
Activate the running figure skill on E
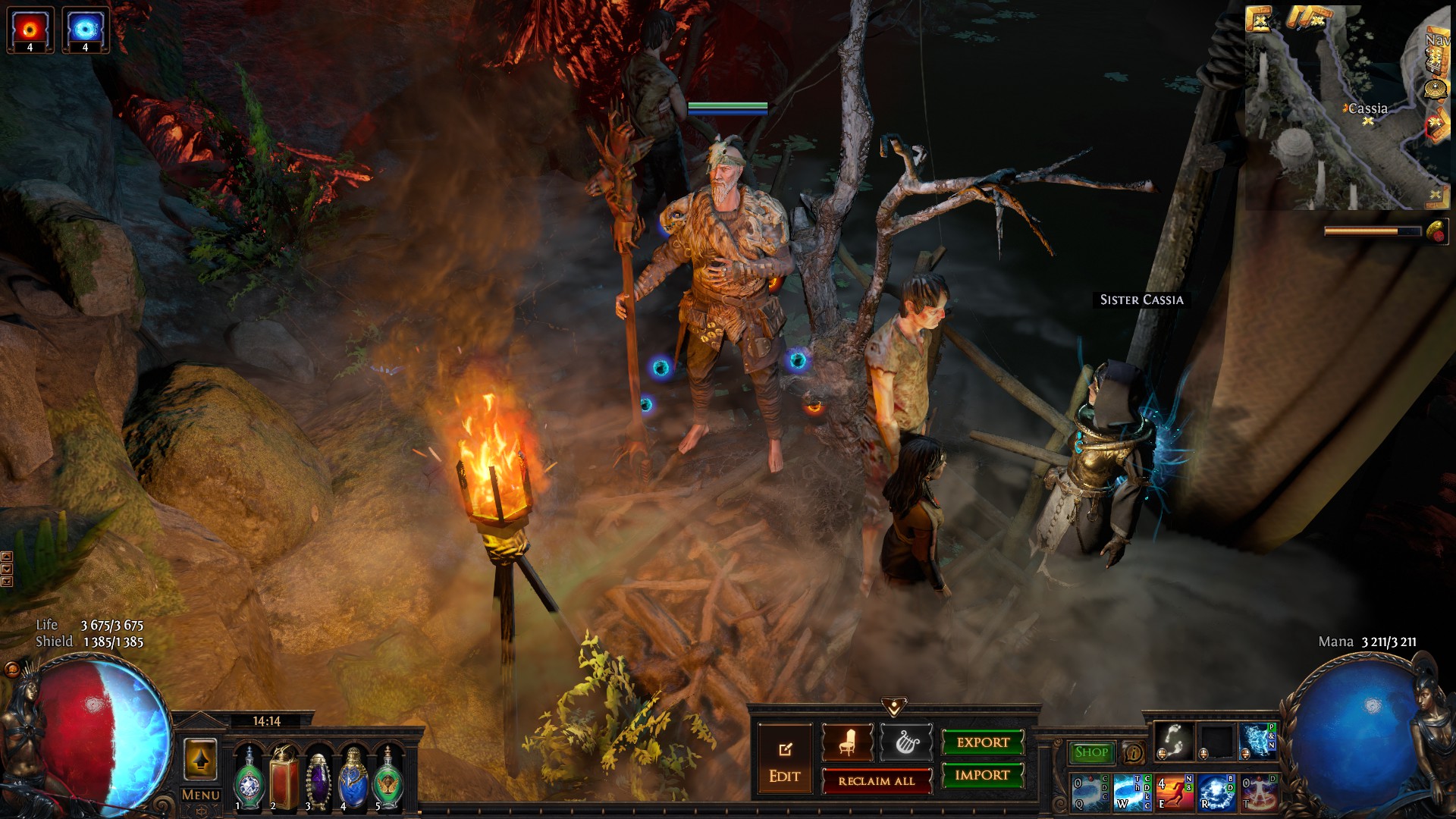coord(1174,792)
